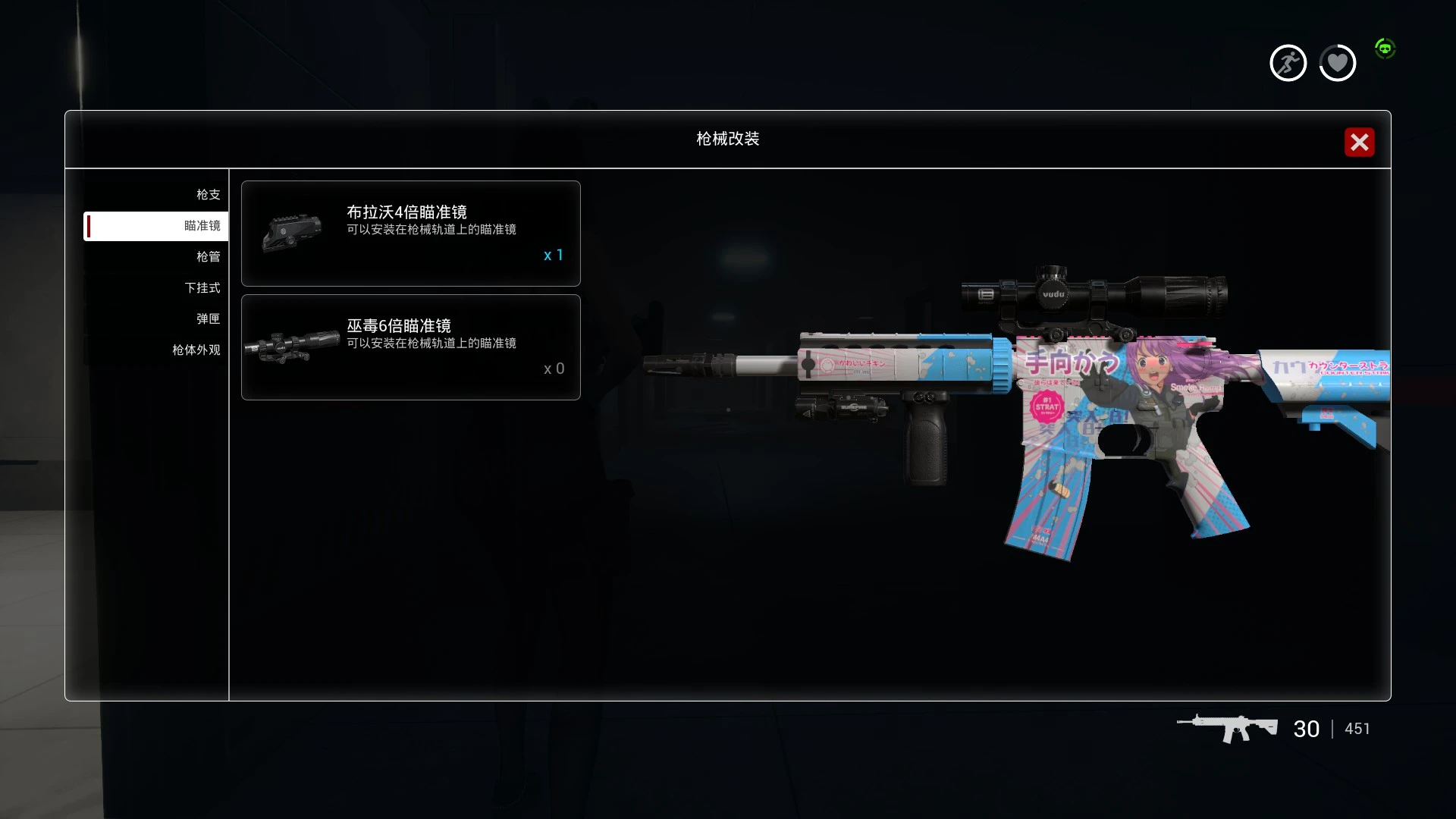Click the green skull icon

pyautogui.click(x=1385, y=49)
